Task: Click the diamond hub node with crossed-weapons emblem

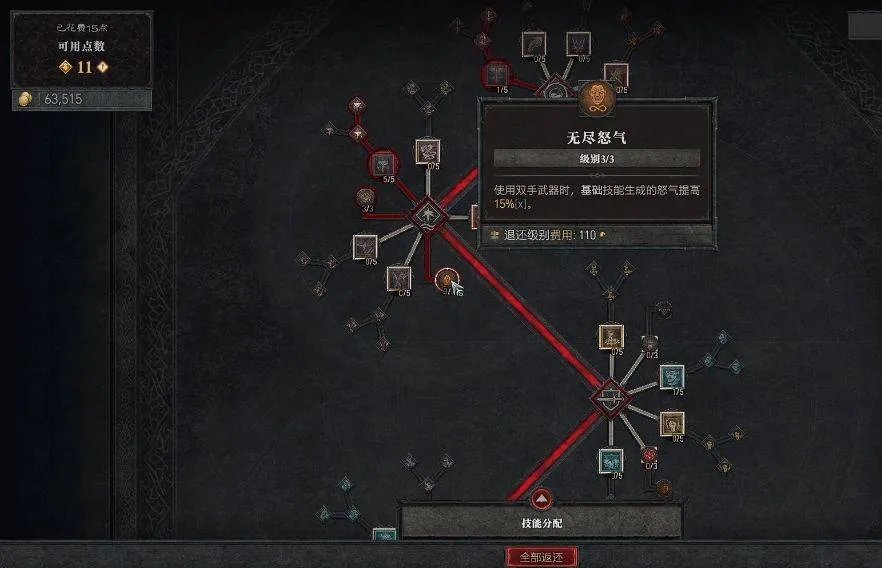Action: pyautogui.click(x=609, y=398)
